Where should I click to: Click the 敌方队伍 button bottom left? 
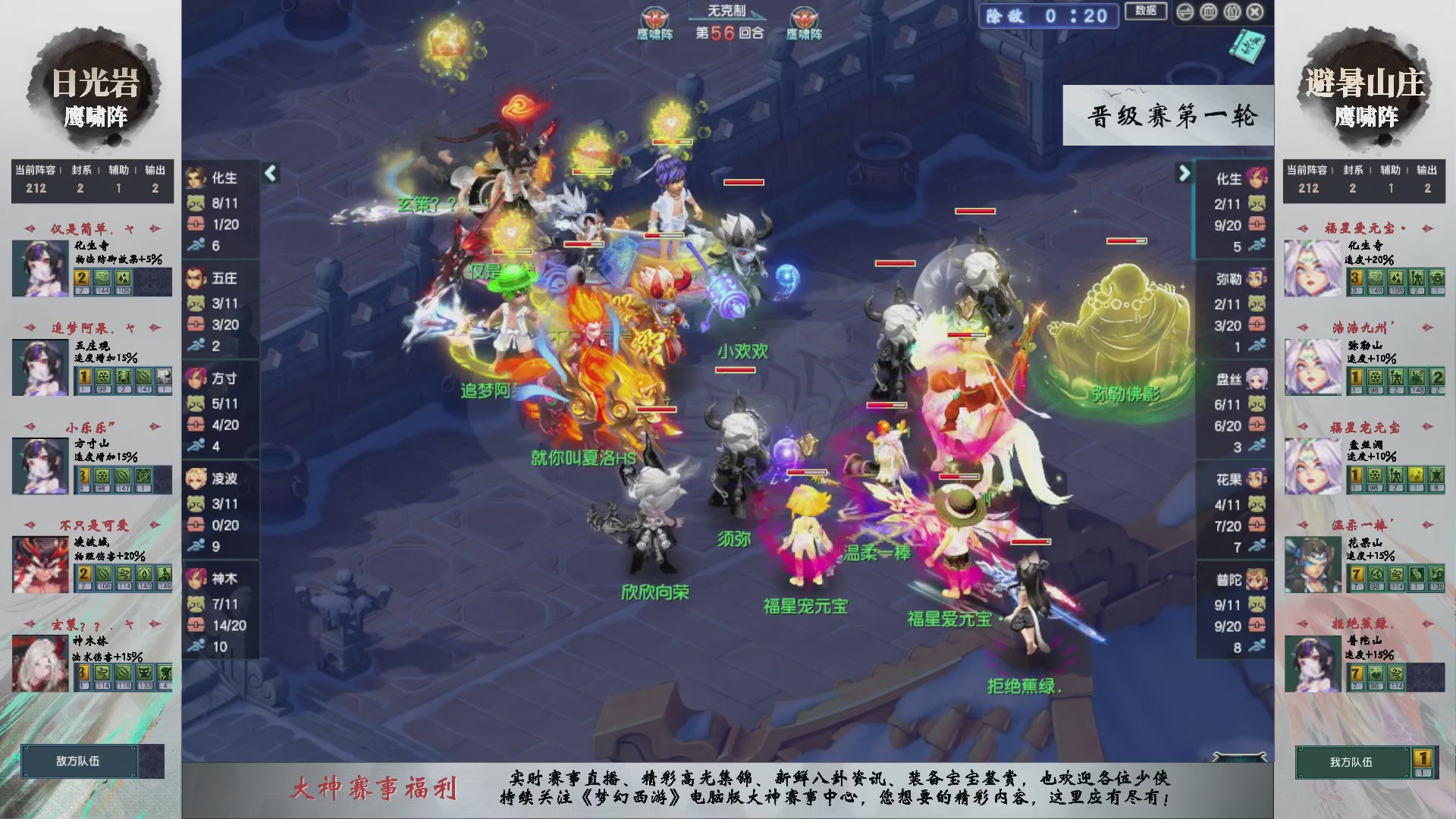click(80, 762)
